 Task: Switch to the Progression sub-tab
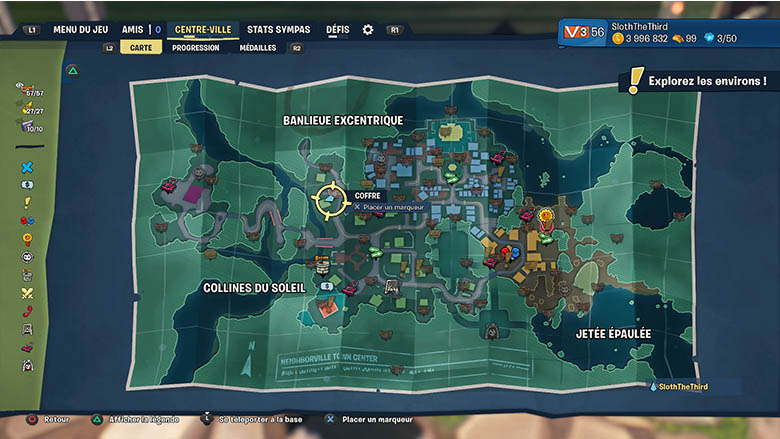coord(196,47)
